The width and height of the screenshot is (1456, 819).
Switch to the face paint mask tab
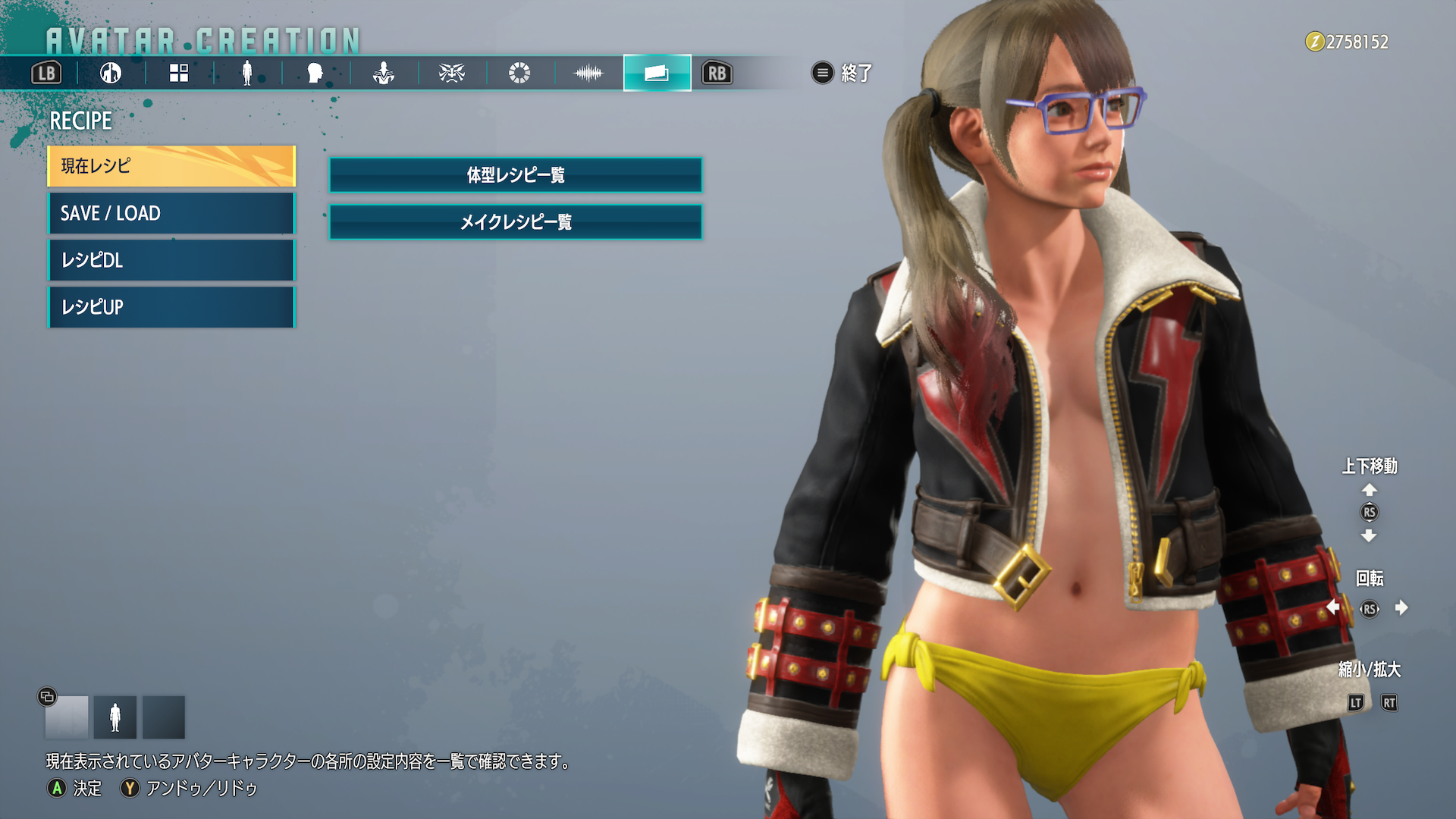[451, 73]
